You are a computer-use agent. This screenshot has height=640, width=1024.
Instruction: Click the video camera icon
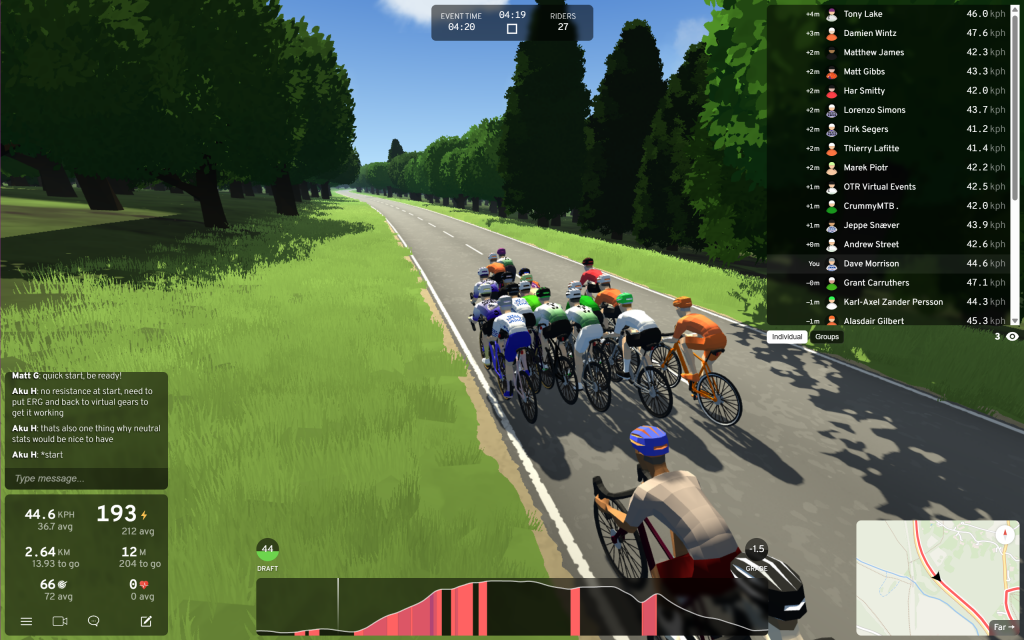60,621
